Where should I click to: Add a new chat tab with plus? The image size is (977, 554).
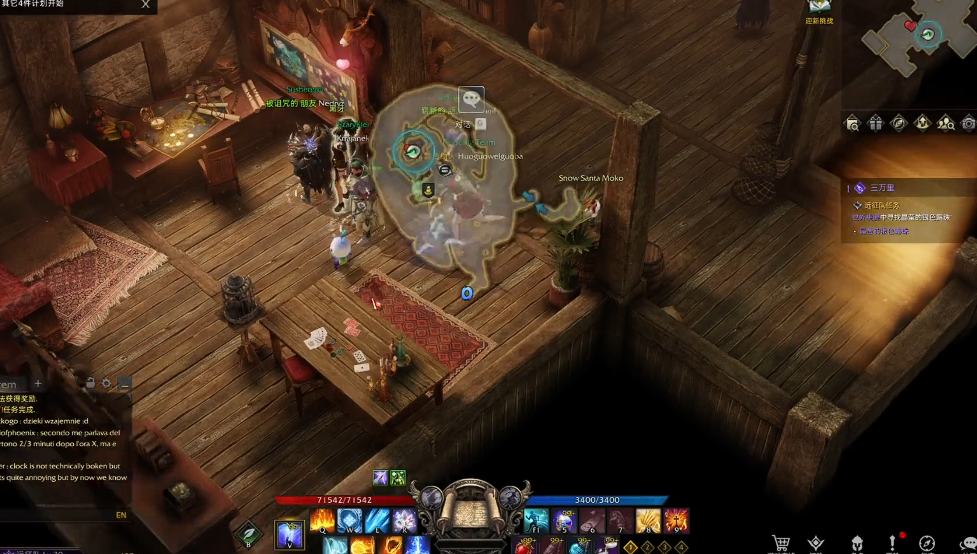(38, 383)
